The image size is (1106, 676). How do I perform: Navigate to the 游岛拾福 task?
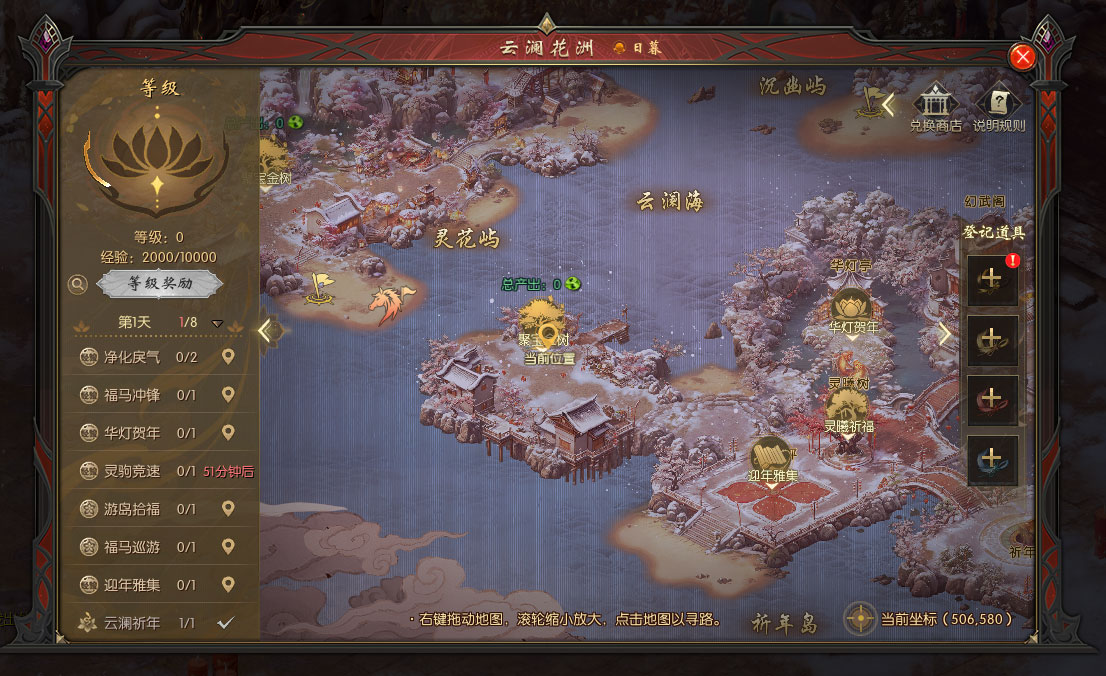coord(228,509)
